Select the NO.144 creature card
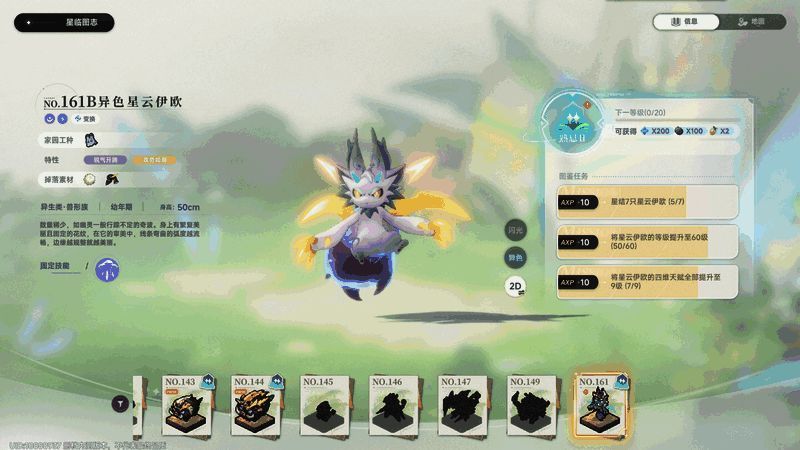The image size is (800, 450). click(259, 405)
